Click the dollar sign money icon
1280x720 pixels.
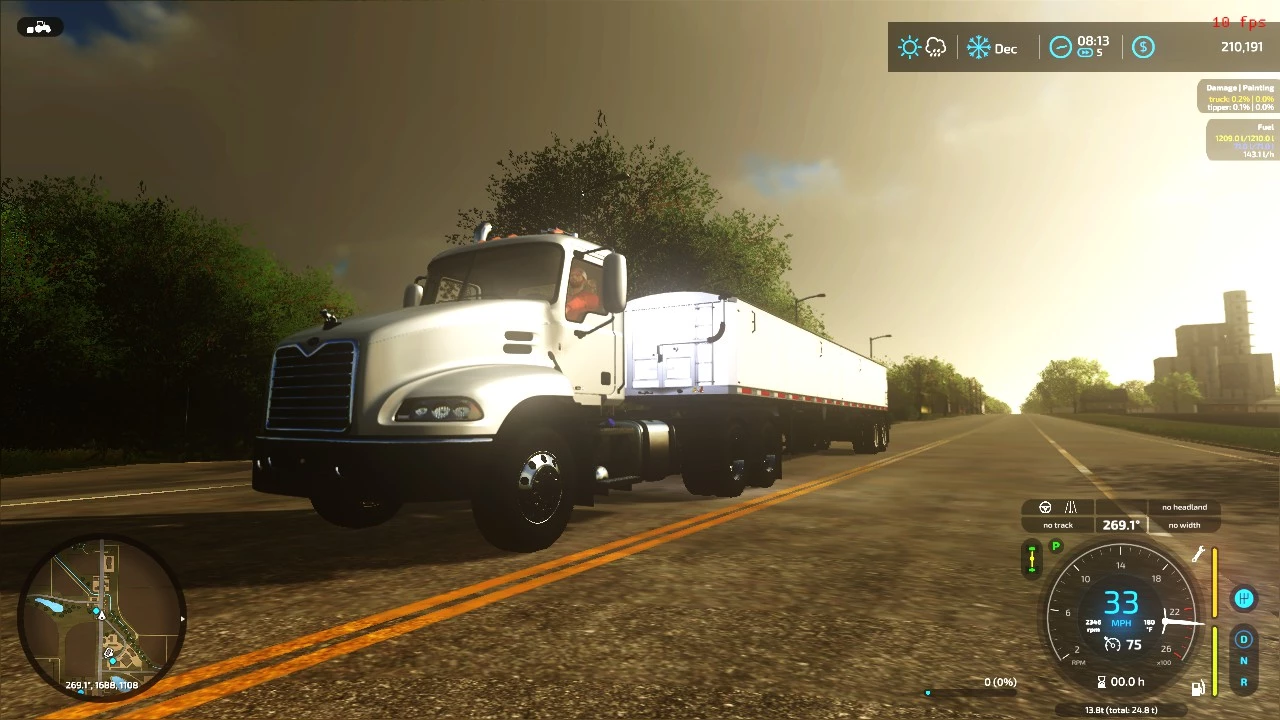pos(1143,47)
